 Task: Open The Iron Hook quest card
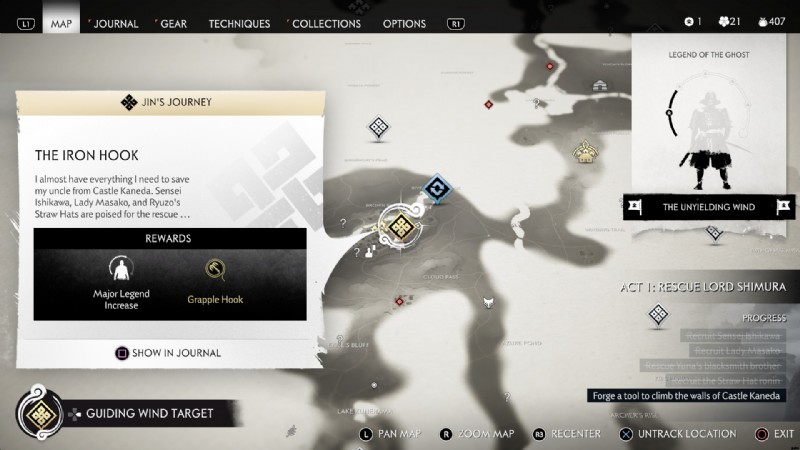(170, 155)
